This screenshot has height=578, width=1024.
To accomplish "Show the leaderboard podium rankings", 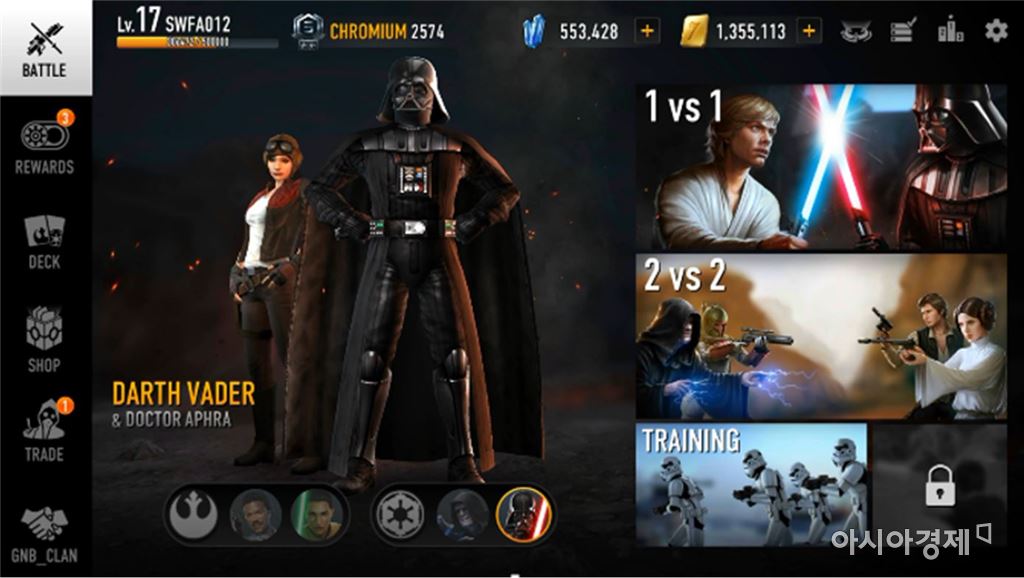I will [x=950, y=31].
